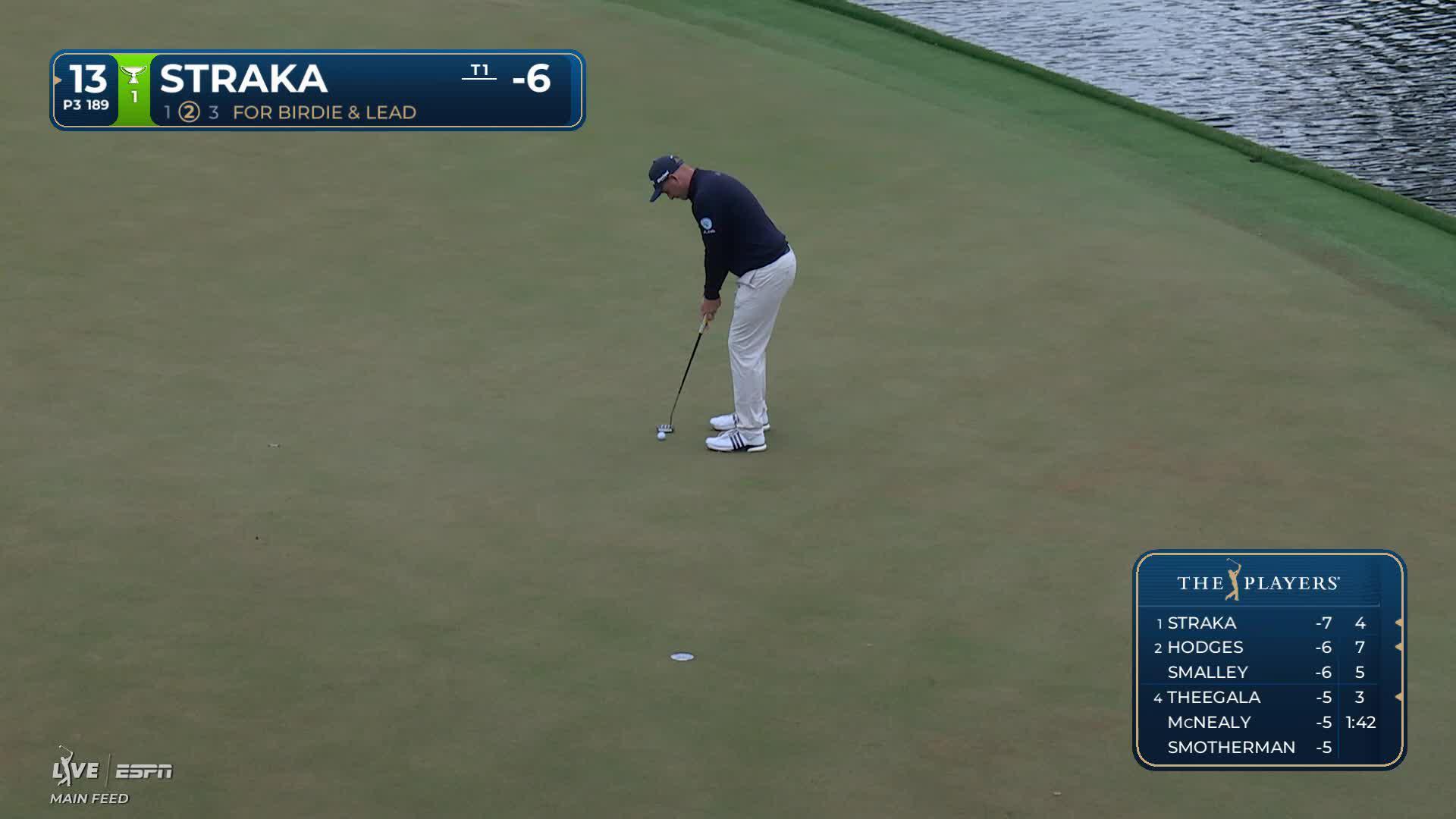1456x819 pixels.
Task: Click the hole 13 info box
Action: (86, 89)
